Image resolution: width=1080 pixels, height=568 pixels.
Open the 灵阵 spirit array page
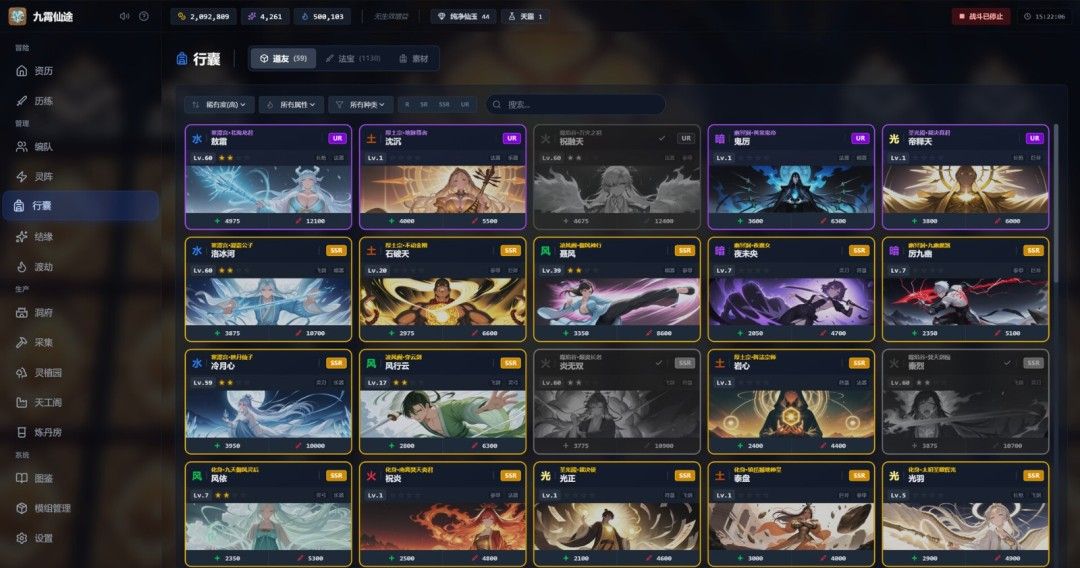pos(43,176)
